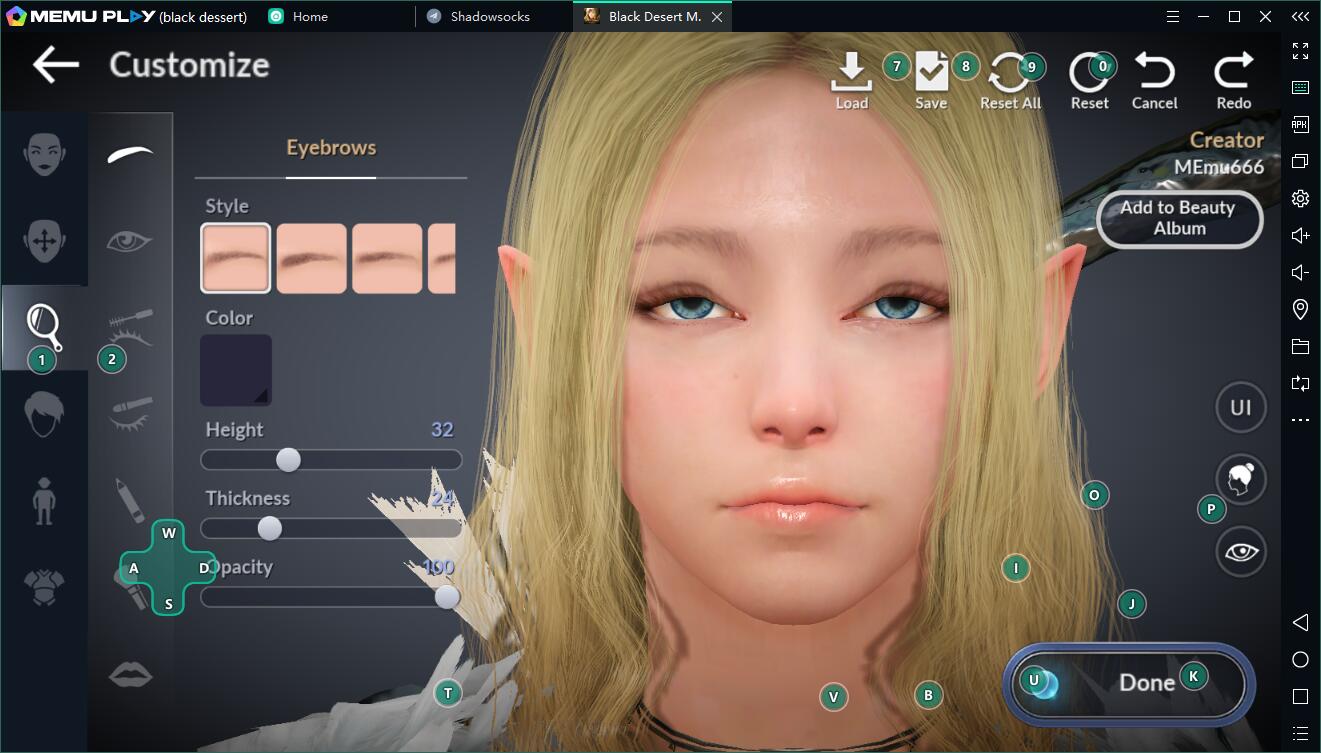Choose the lips customization category

(x=130, y=675)
